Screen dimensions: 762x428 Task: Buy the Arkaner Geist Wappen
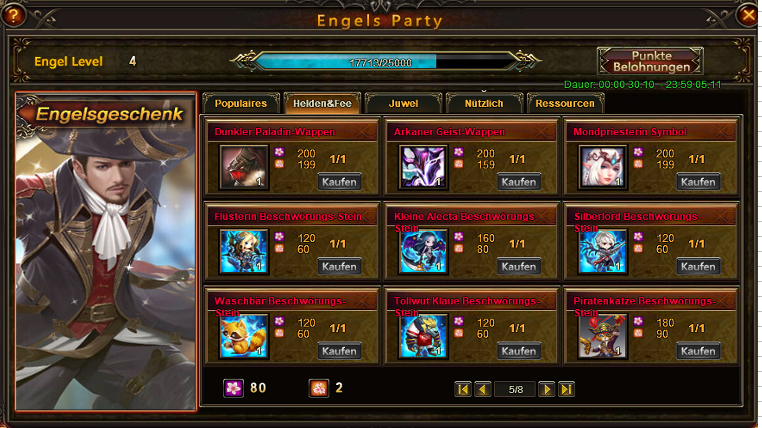point(519,182)
